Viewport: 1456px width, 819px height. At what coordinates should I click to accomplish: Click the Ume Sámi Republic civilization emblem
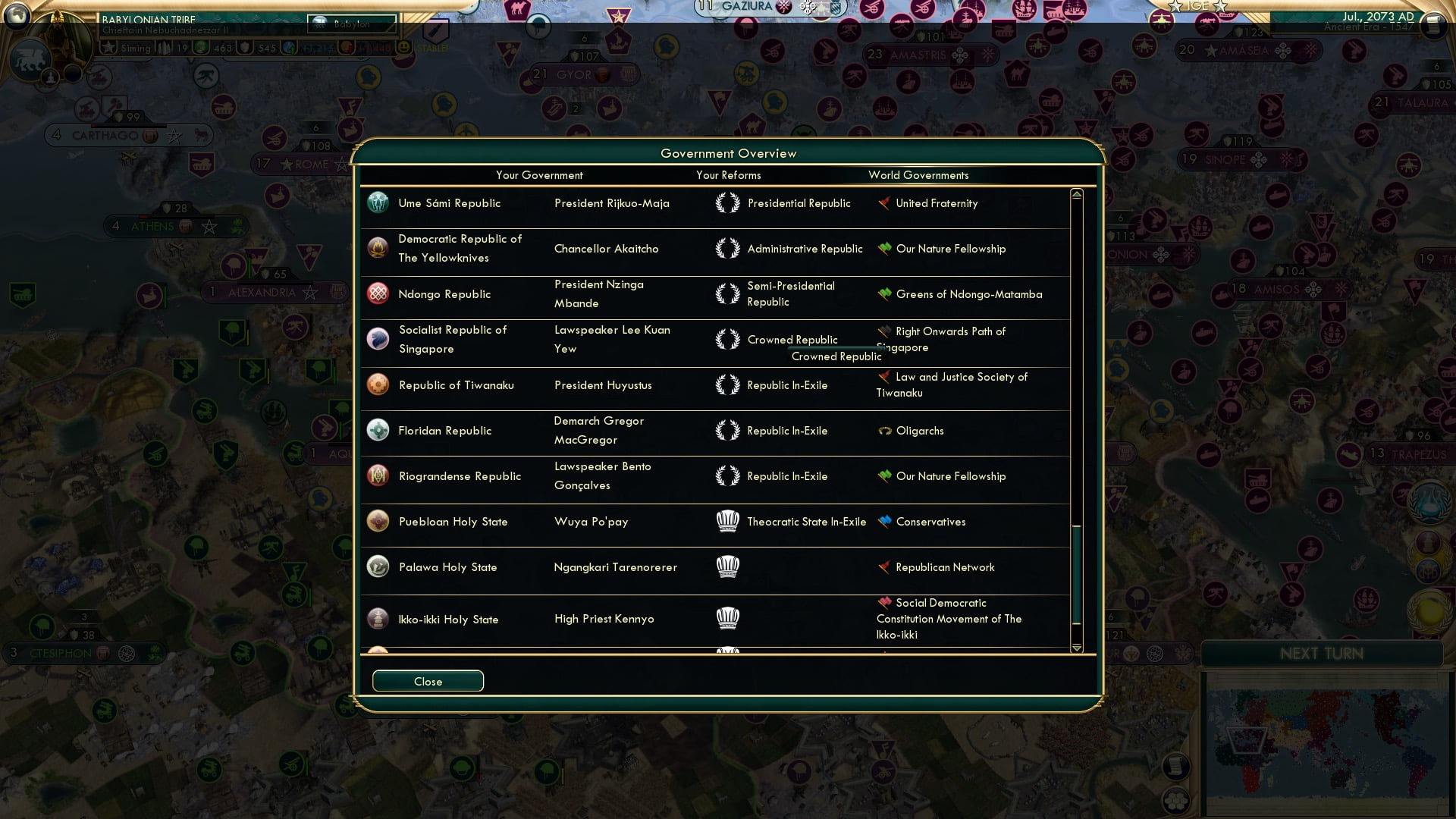(x=378, y=202)
